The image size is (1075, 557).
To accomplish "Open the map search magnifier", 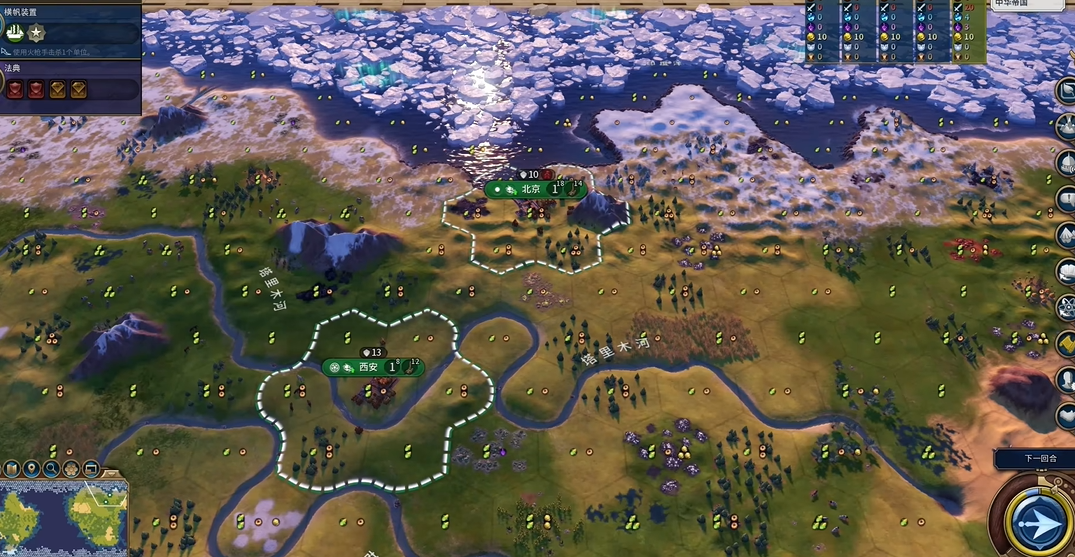I will pos(51,469).
